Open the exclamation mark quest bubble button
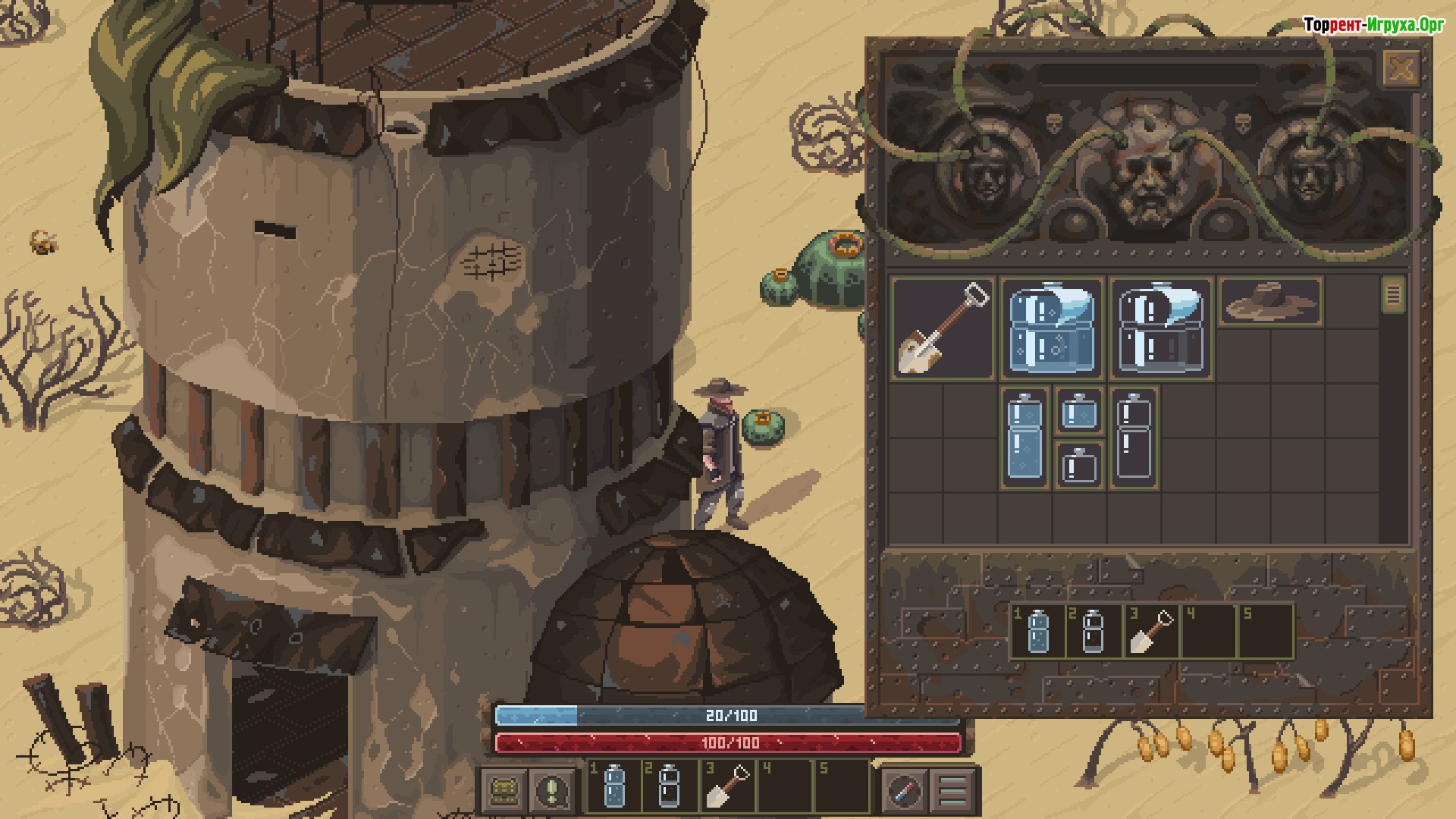Viewport: 1456px width, 819px height. tap(553, 791)
